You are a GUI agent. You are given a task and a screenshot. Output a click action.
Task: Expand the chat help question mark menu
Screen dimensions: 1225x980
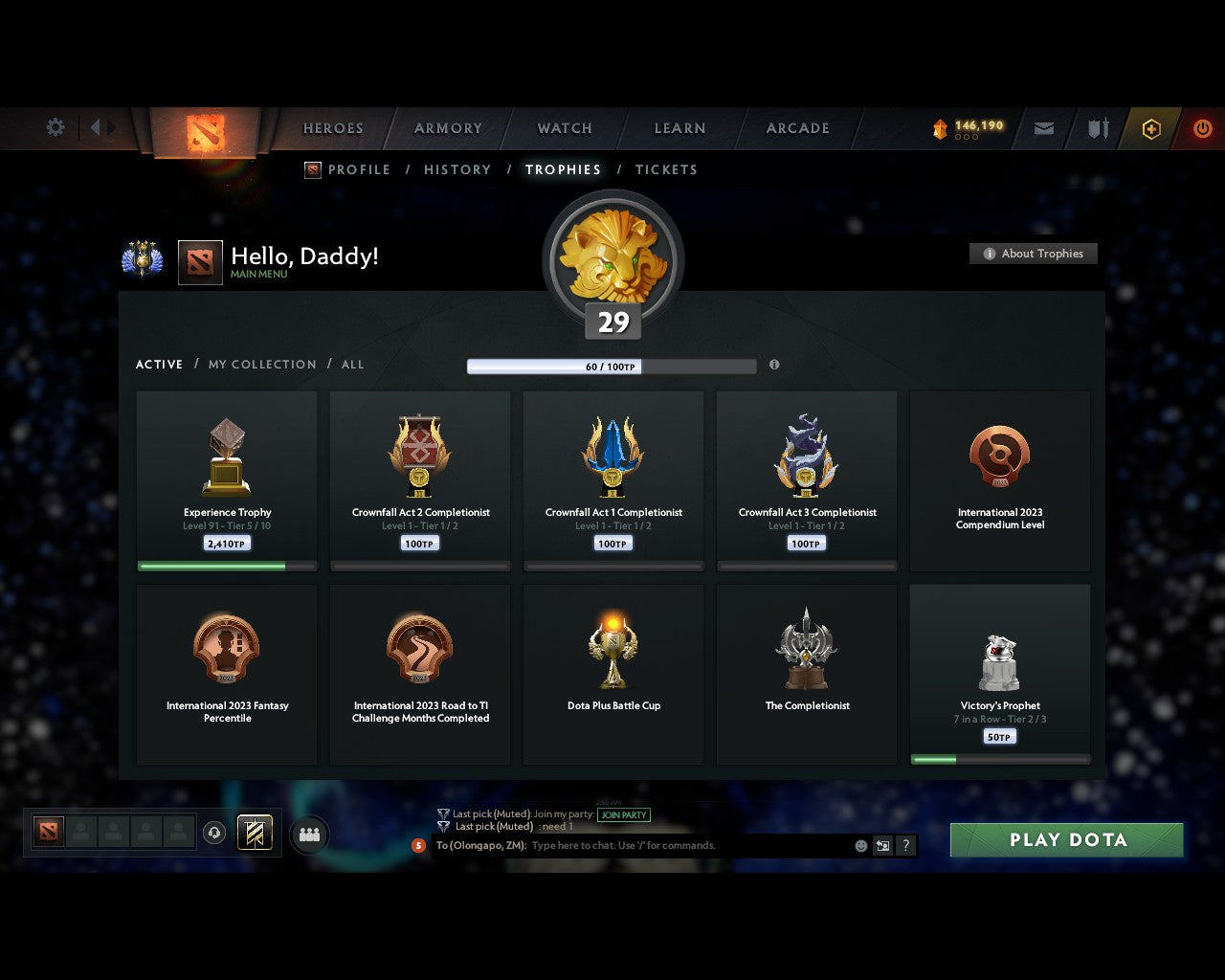coord(905,845)
